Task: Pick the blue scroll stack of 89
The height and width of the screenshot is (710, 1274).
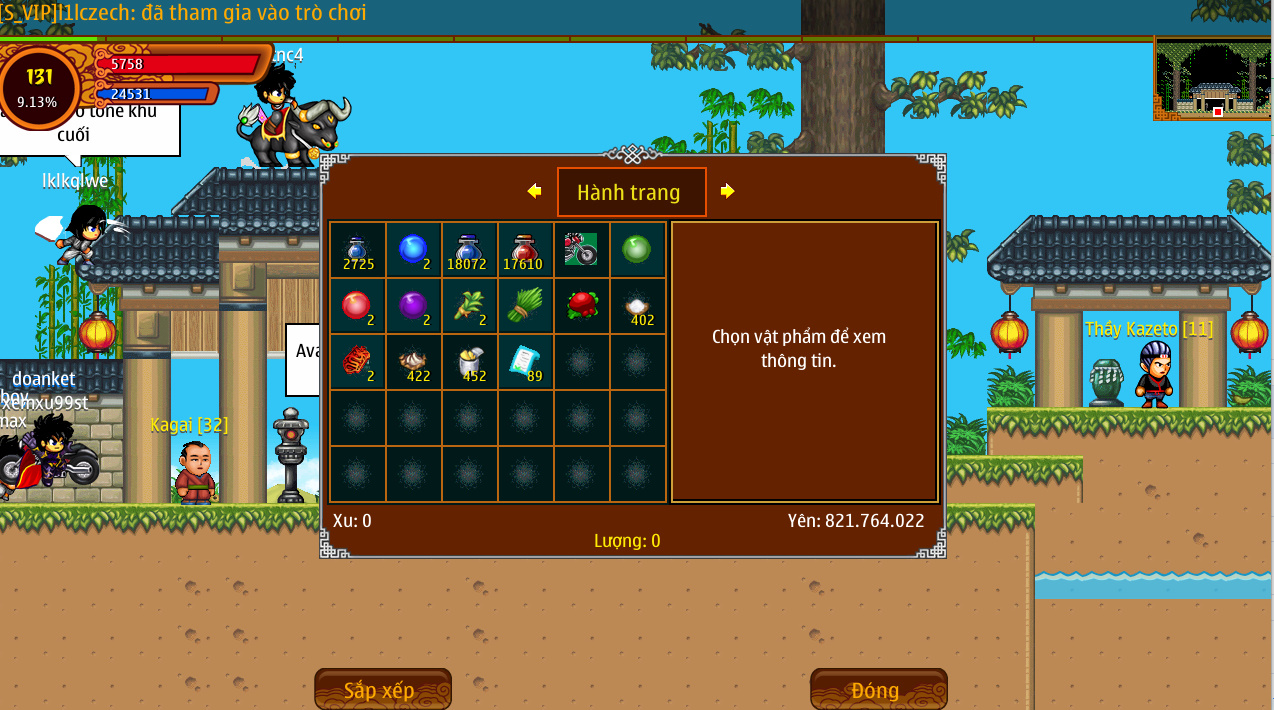Action: click(x=525, y=362)
